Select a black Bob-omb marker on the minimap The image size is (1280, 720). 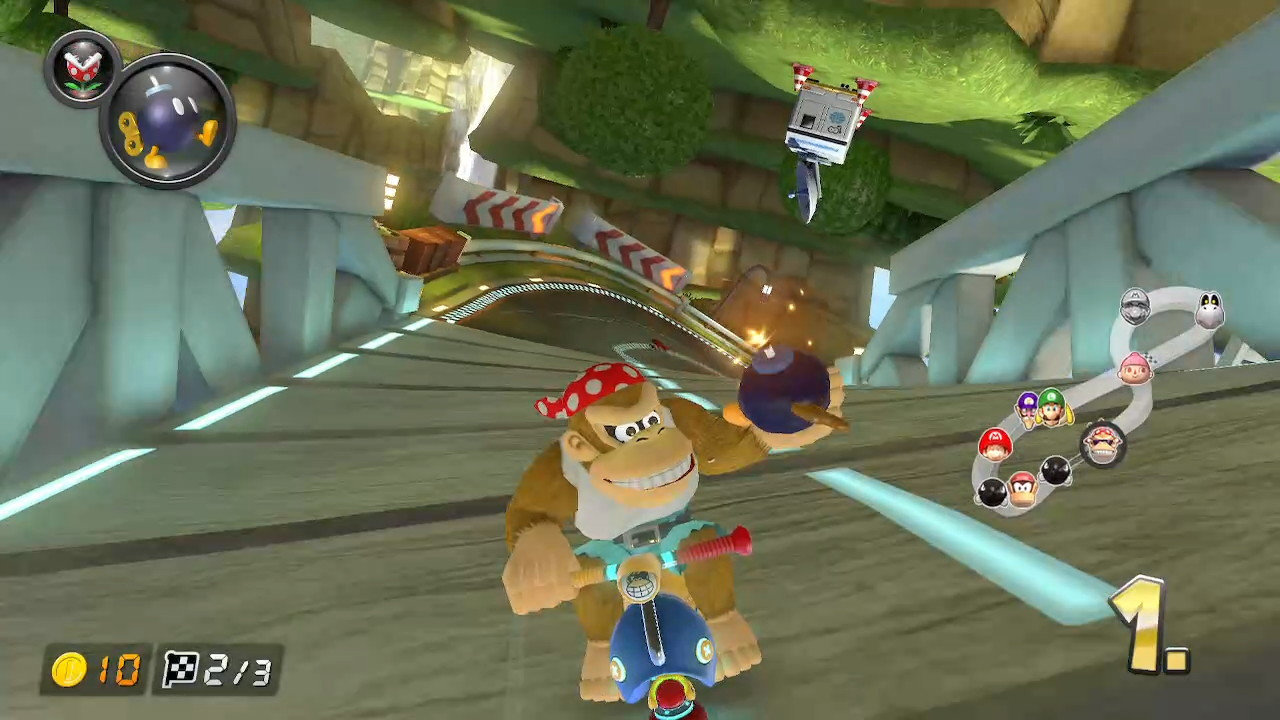click(x=1056, y=469)
